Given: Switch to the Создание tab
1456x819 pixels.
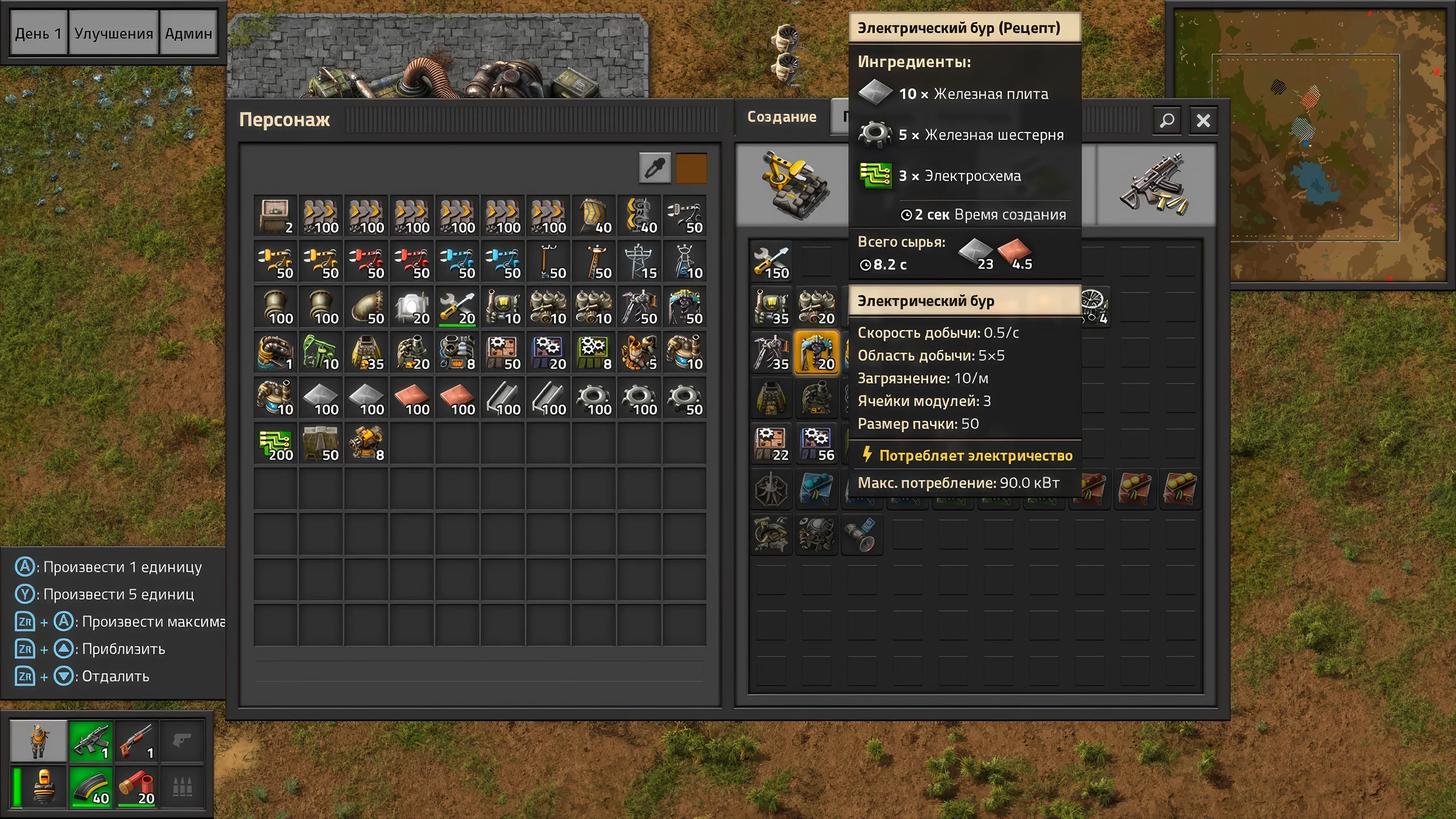Looking at the screenshot, I should click(781, 117).
